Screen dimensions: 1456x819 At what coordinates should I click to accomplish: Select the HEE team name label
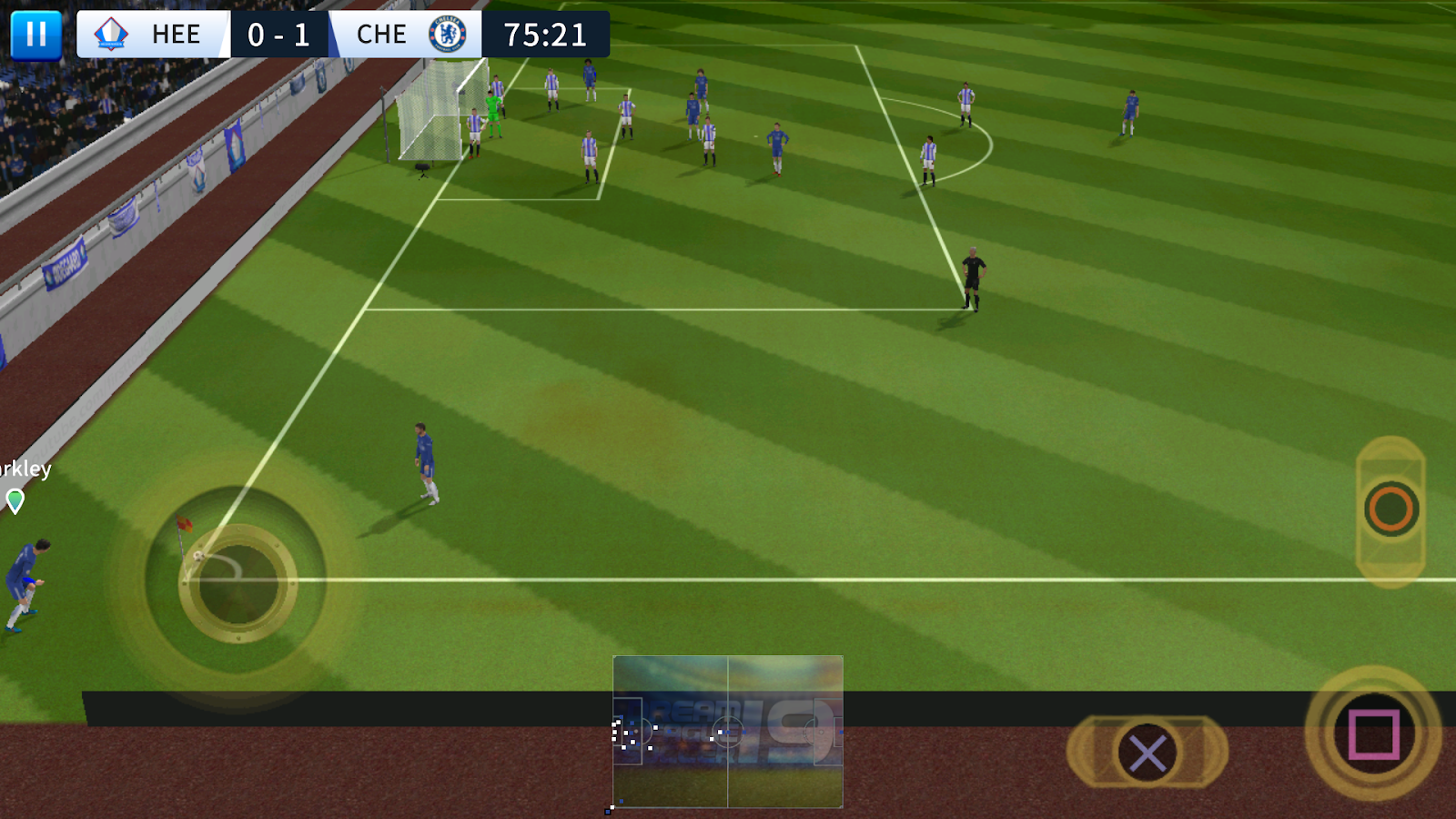[177, 35]
